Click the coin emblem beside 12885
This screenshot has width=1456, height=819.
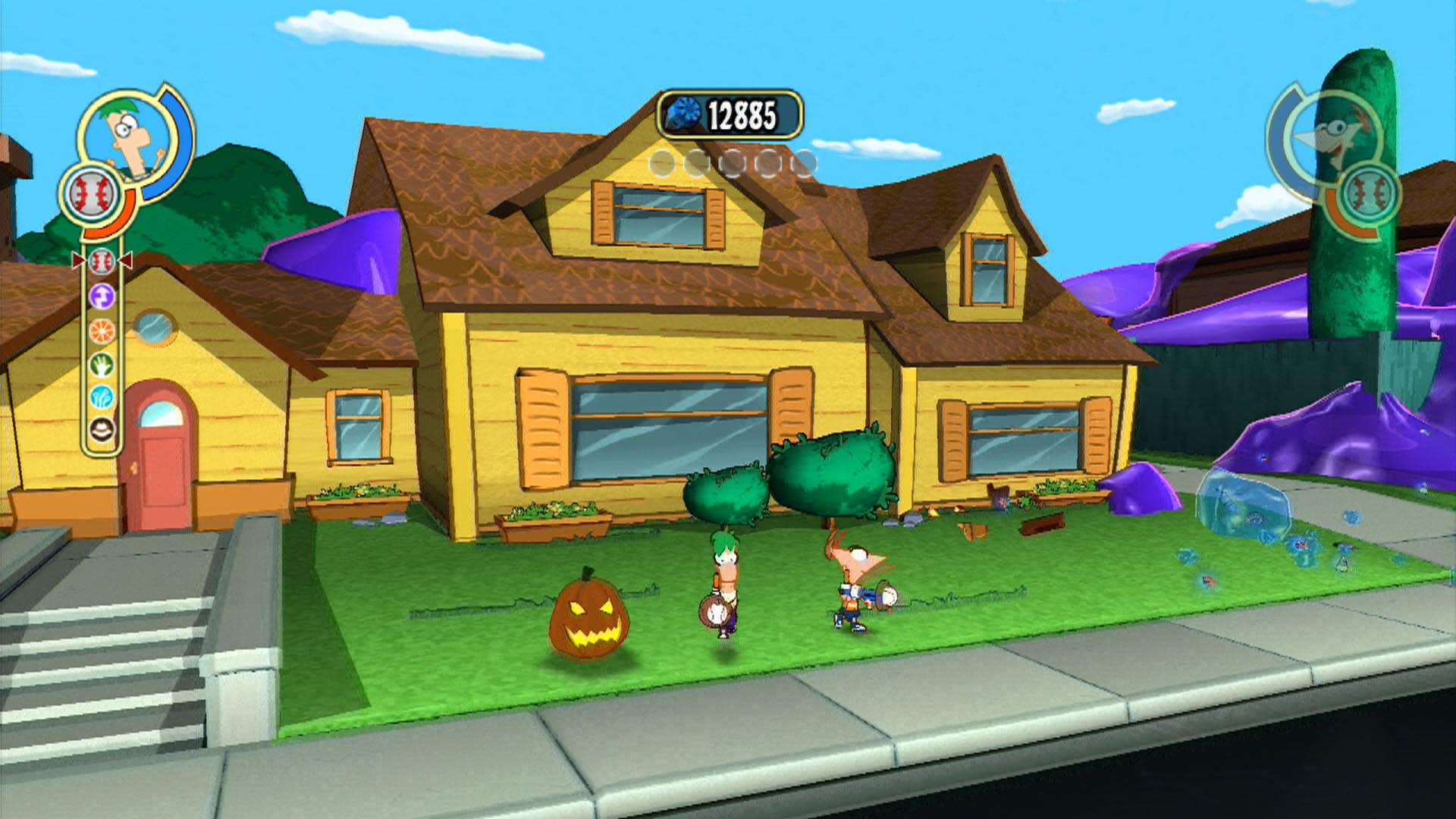coord(685,111)
